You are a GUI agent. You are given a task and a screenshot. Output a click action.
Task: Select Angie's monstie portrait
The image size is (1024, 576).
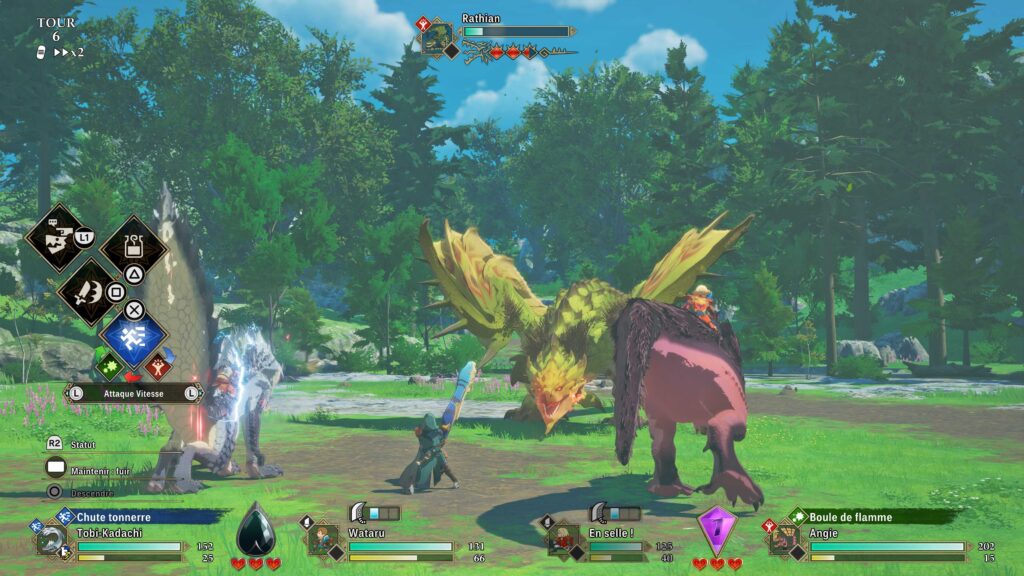click(x=784, y=540)
